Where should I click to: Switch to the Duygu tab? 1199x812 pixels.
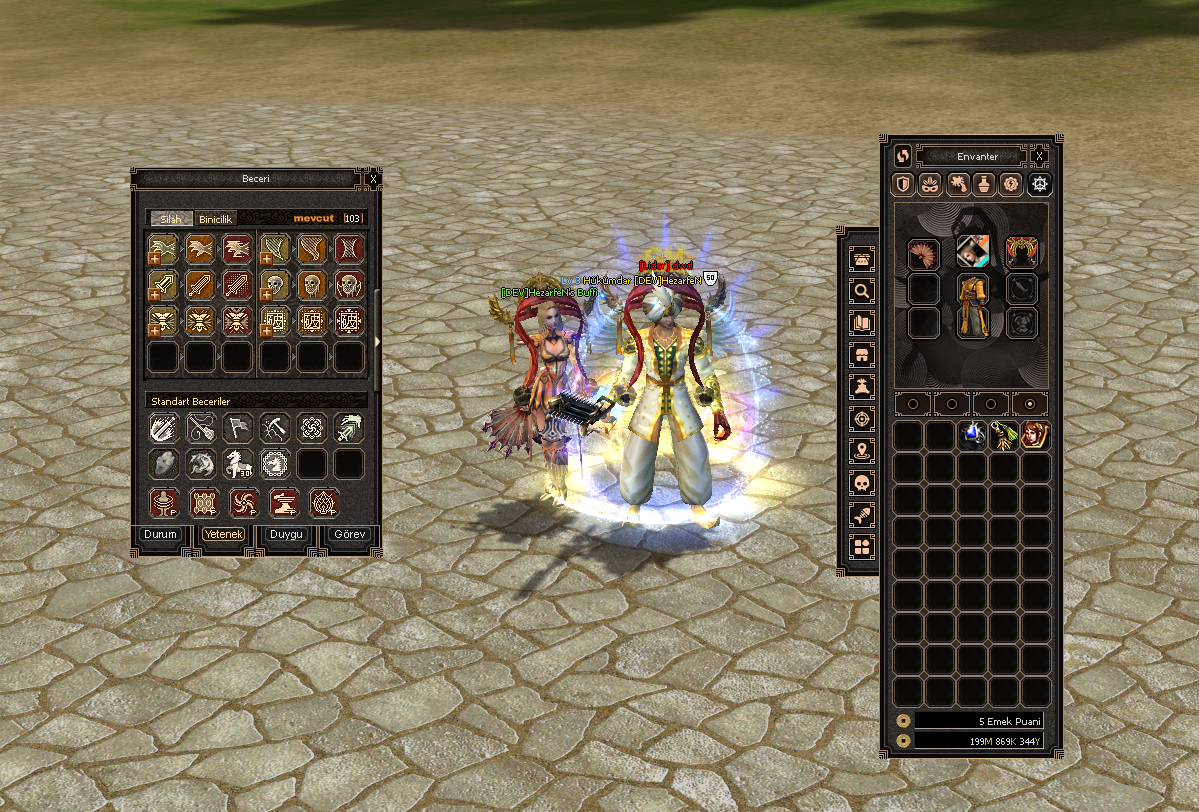(x=285, y=534)
